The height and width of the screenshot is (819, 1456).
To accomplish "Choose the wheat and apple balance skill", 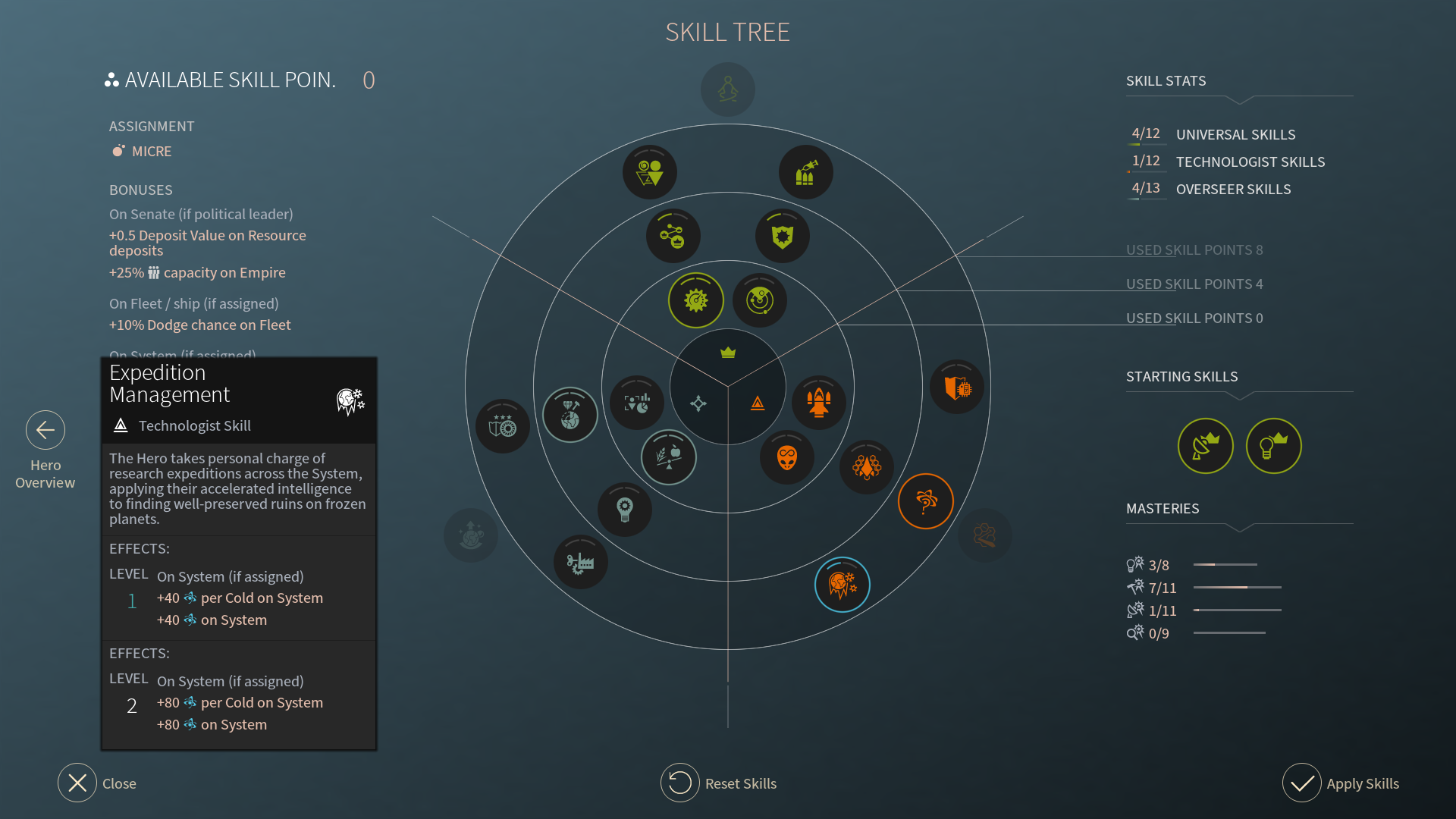I will [x=668, y=457].
